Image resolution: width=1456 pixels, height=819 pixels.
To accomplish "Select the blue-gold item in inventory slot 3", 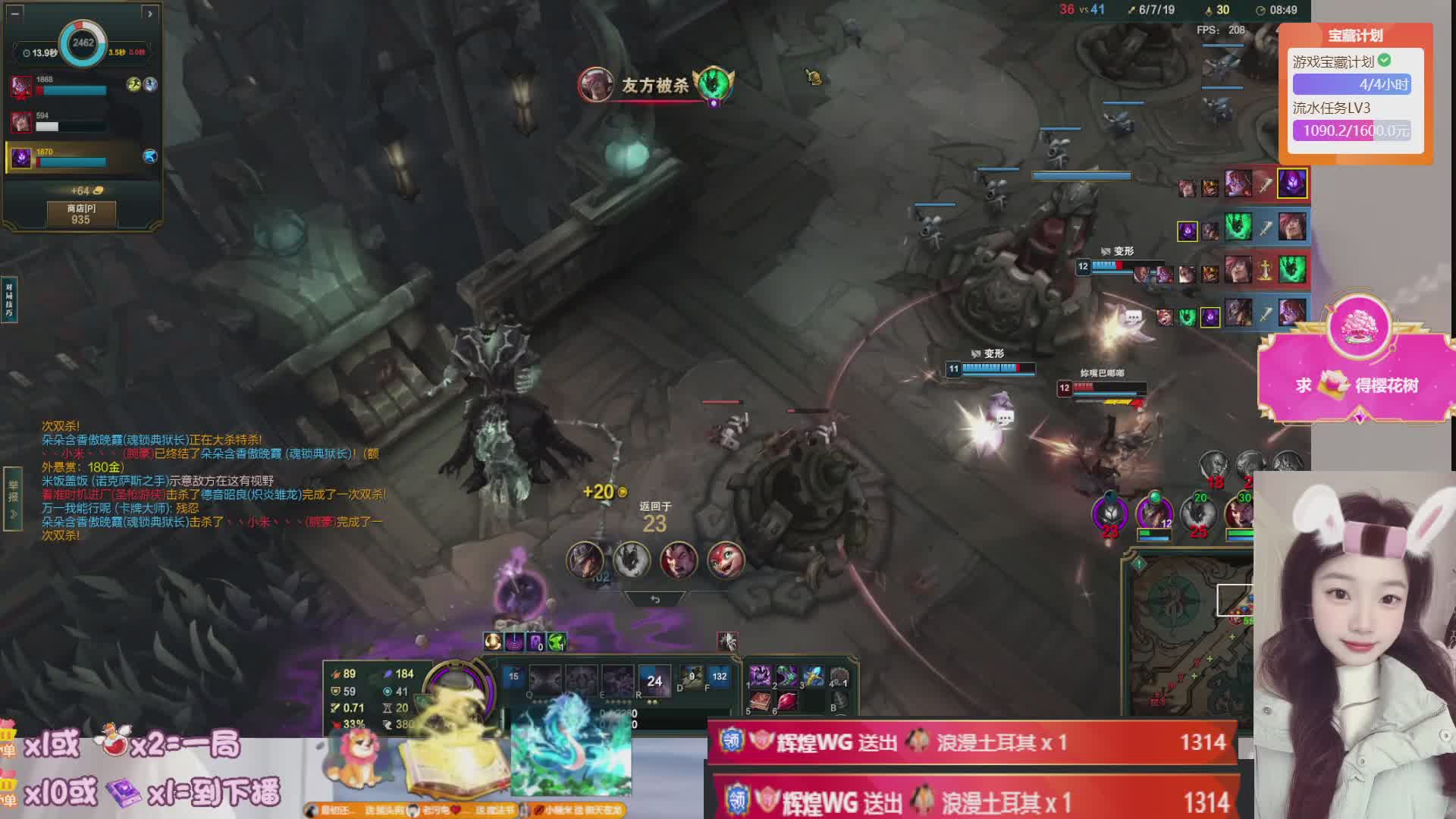I will click(813, 675).
